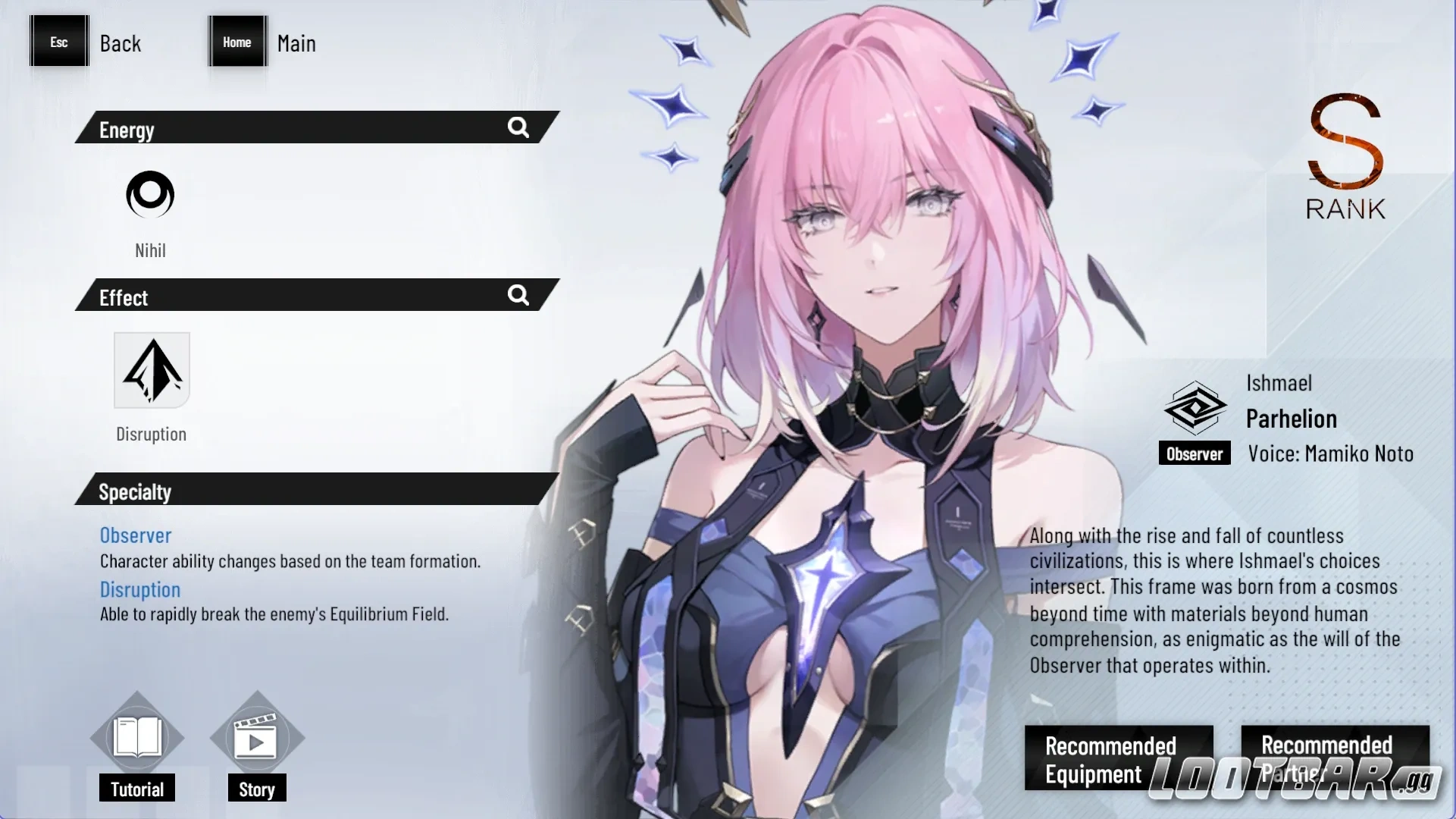Navigate using the Back option

tap(120, 43)
